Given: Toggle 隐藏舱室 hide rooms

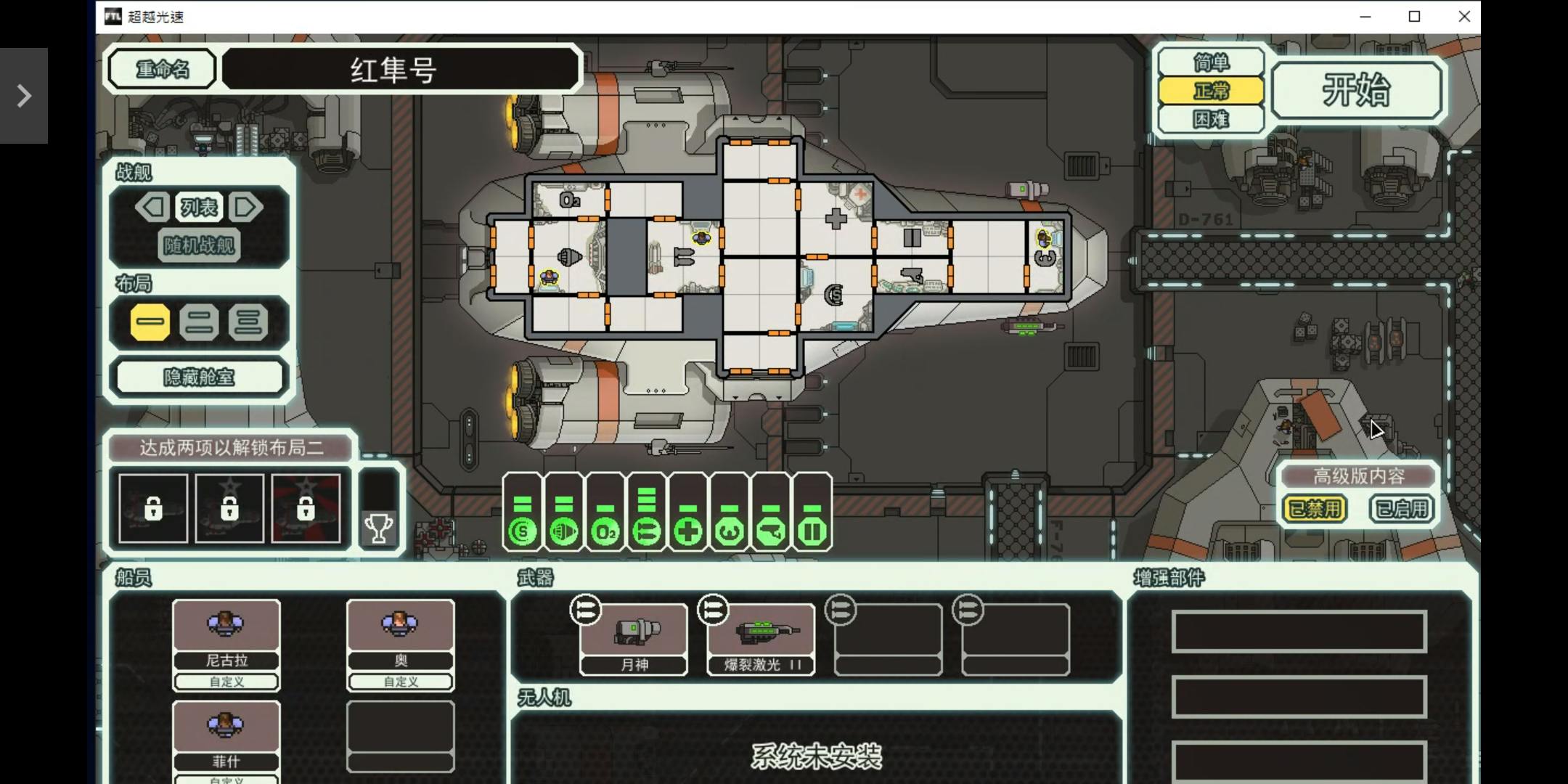Looking at the screenshot, I should [199, 377].
